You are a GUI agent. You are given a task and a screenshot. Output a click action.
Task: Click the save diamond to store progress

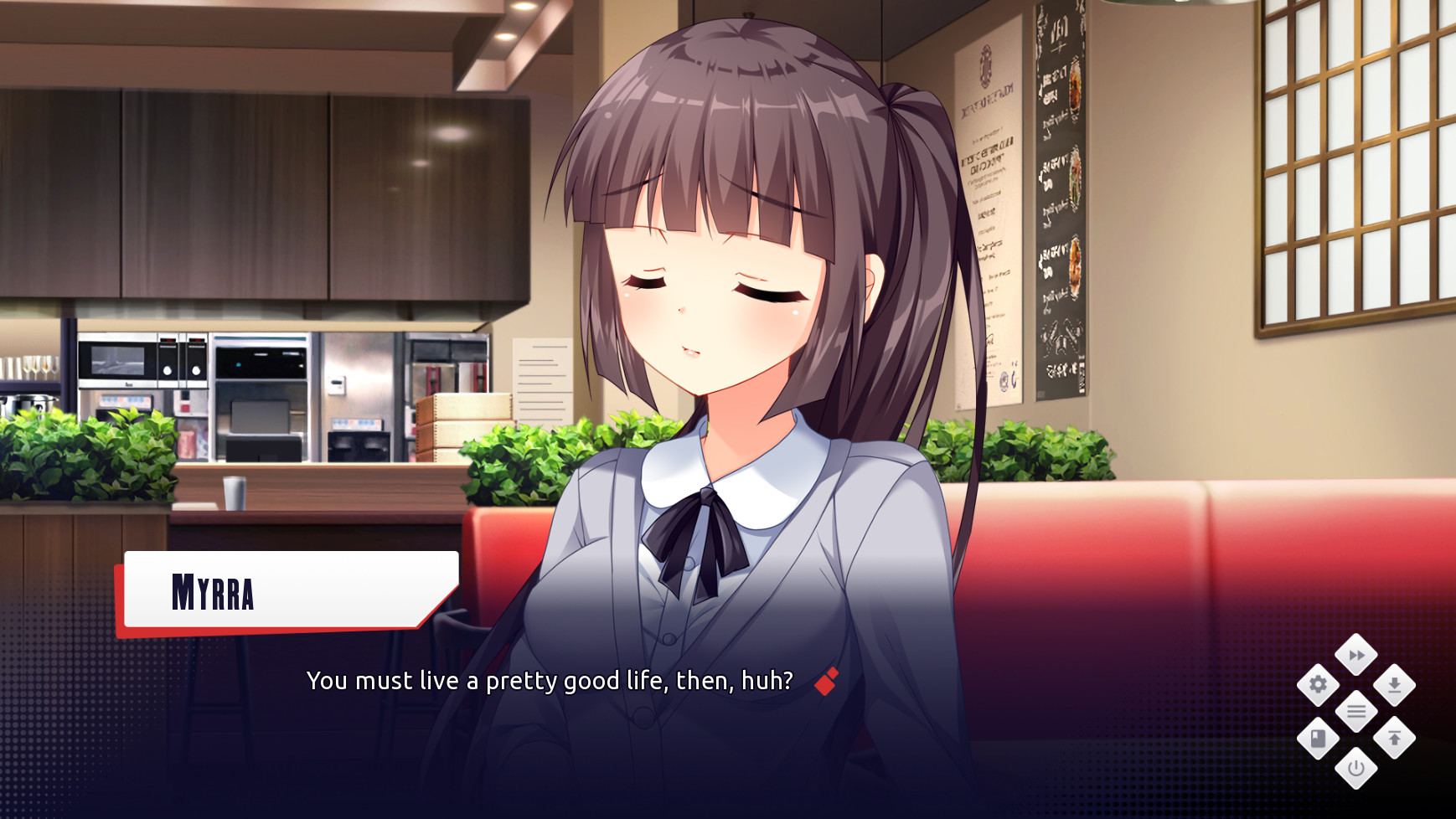1395,685
